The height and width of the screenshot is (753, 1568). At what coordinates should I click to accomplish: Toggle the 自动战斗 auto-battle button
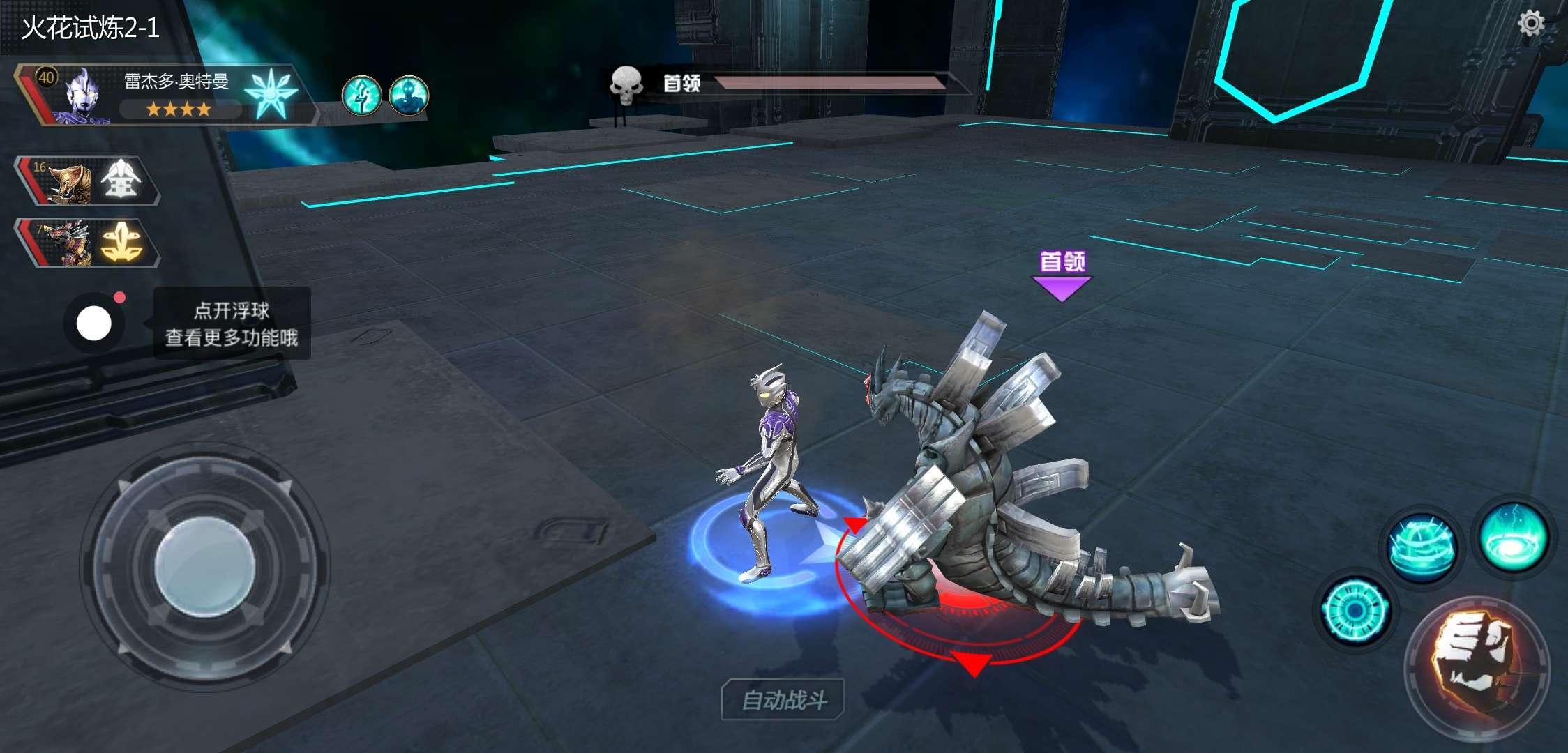pos(783,699)
